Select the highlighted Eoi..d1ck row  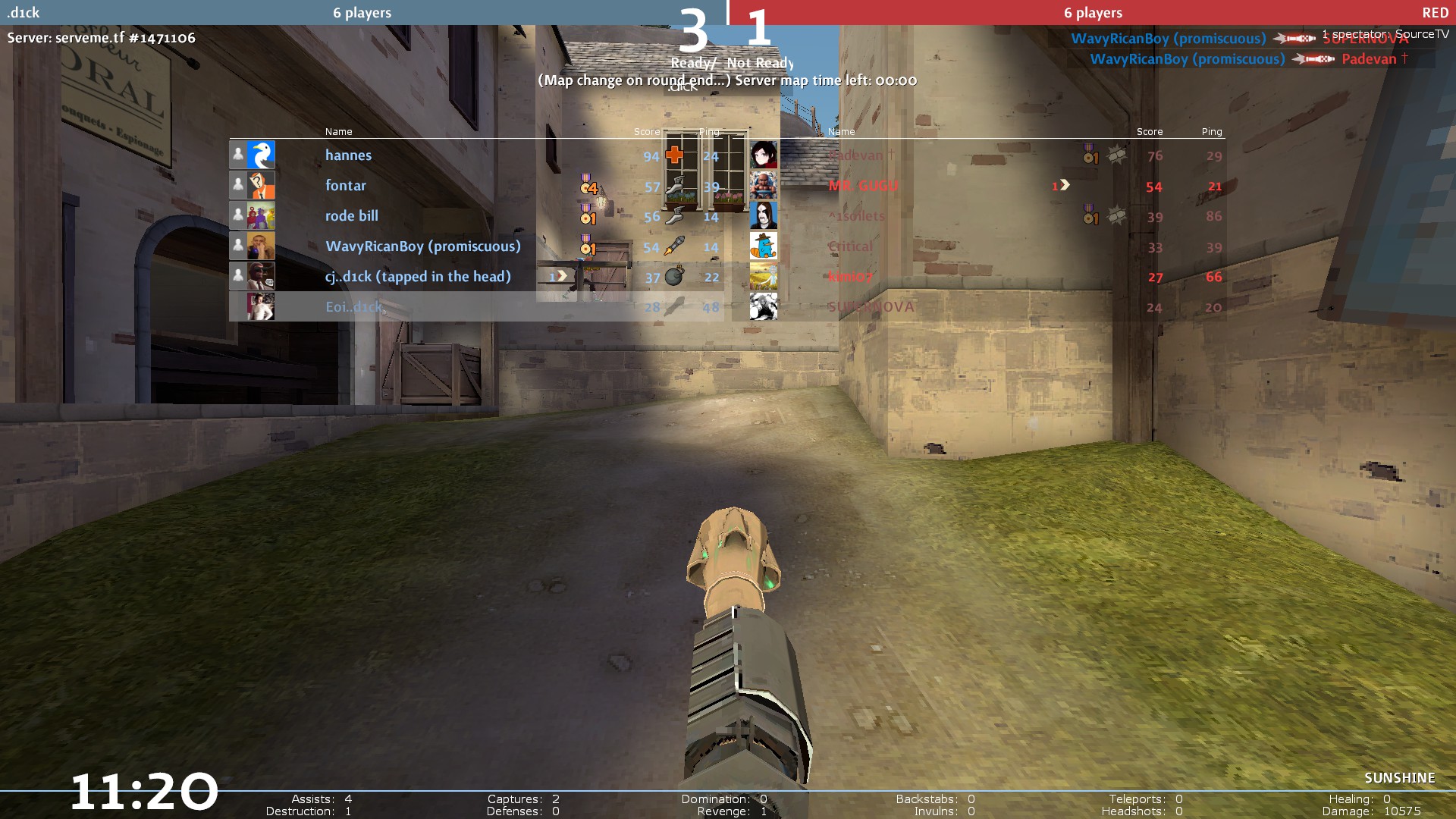coord(354,307)
